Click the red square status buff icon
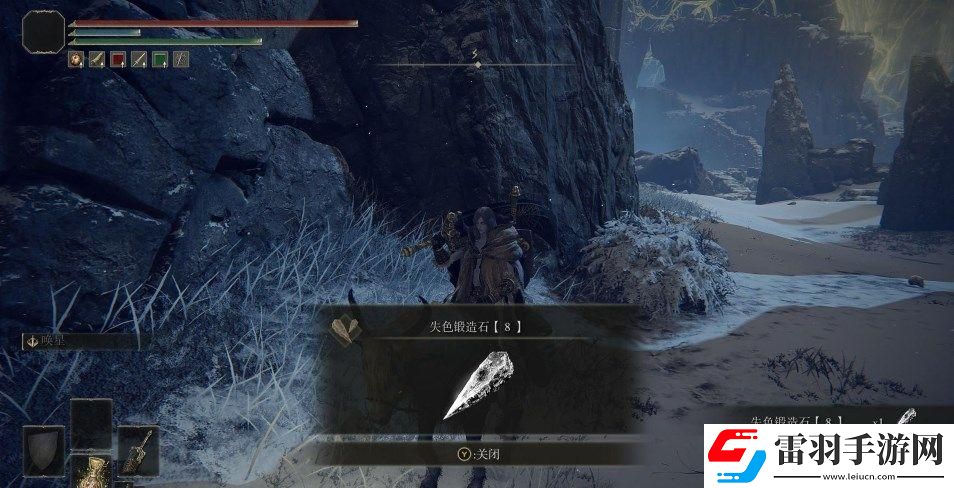954x488 pixels. pyautogui.click(x=117, y=60)
